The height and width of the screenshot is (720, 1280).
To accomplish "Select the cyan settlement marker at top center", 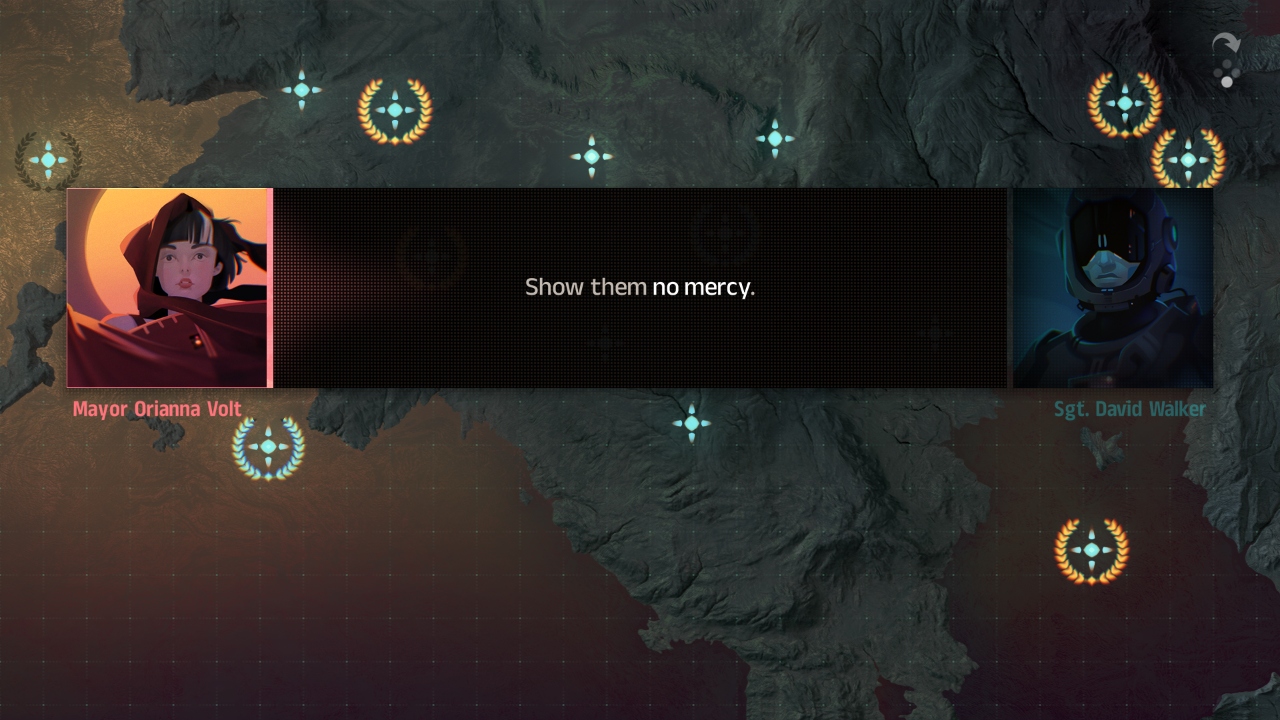I will pyautogui.click(x=592, y=156).
